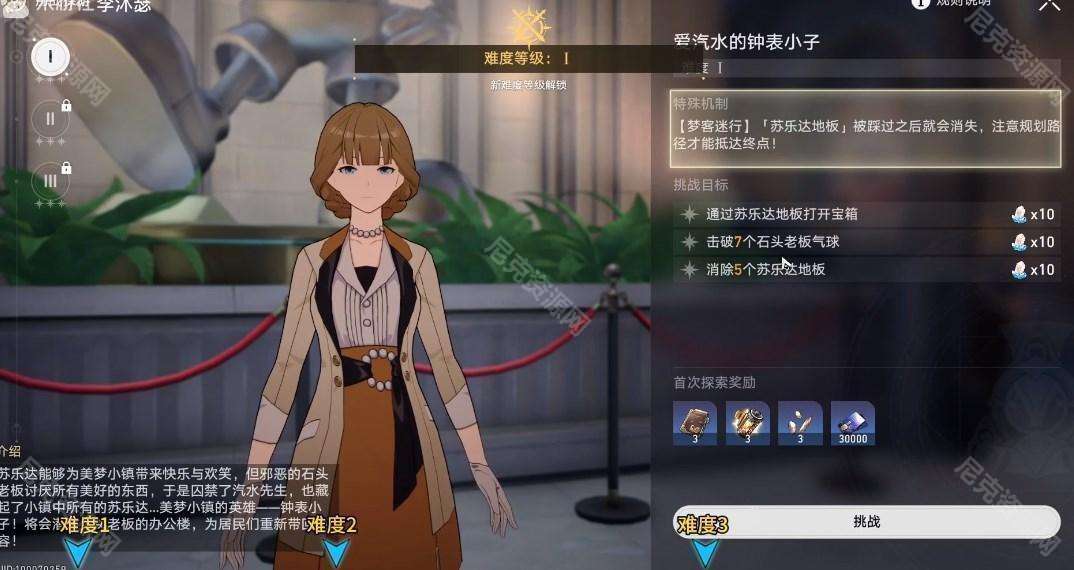Select the 击破7个石头老板气球 objective row

pyautogui.click(x=866, y=242)
